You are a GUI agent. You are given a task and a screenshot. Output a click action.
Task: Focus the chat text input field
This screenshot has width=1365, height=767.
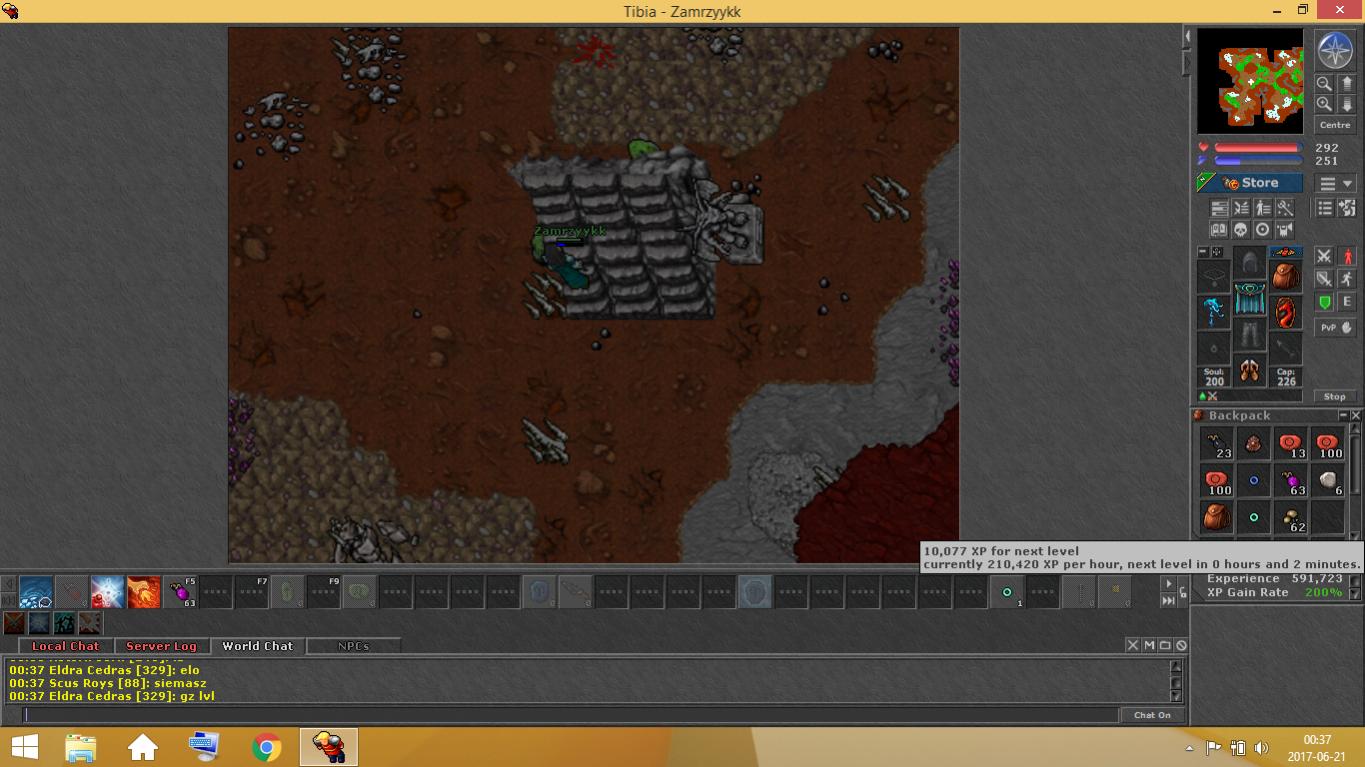(x=570, y=715)
